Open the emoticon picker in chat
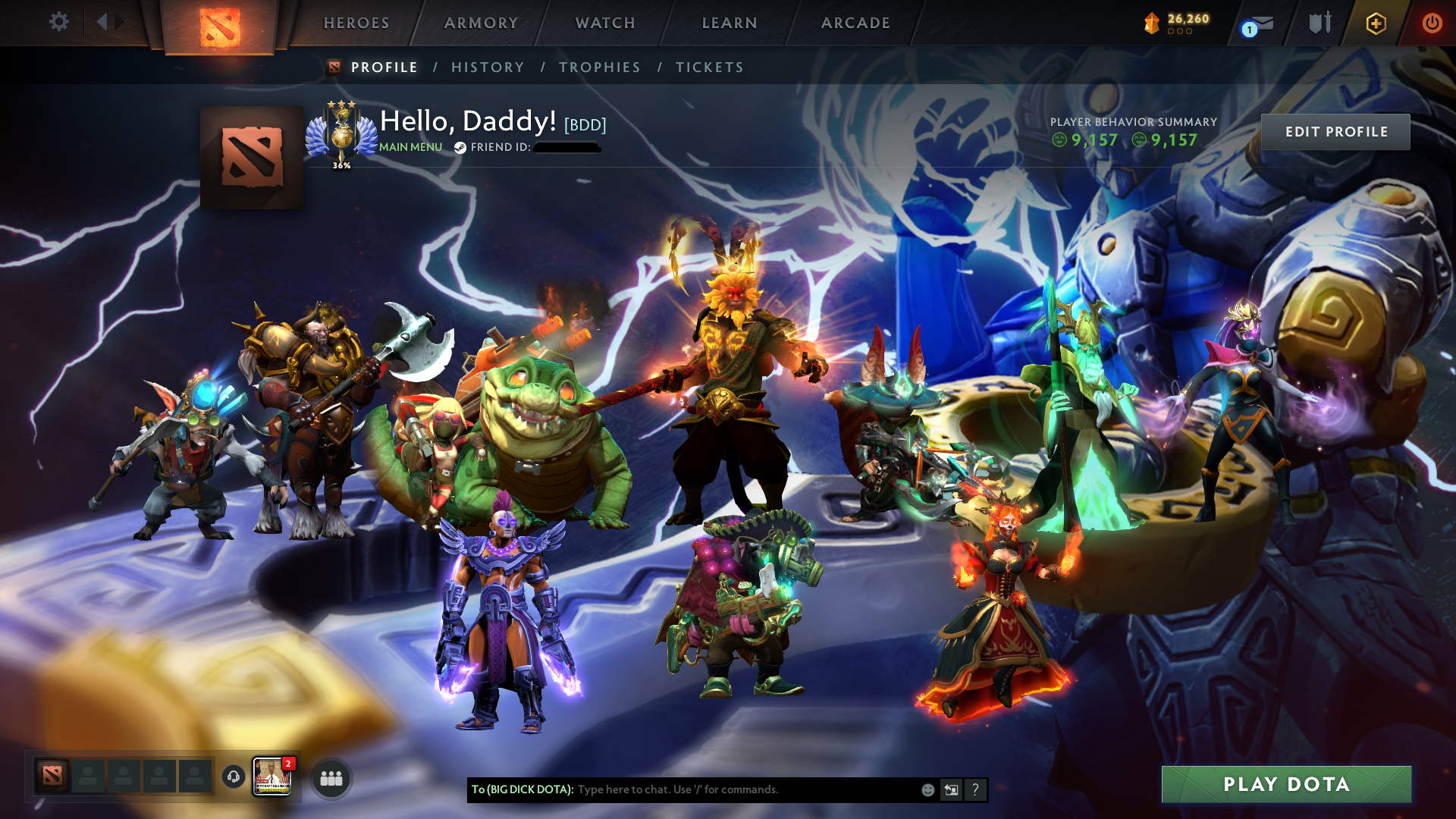The image size is (1456, 819). [927, 789]
